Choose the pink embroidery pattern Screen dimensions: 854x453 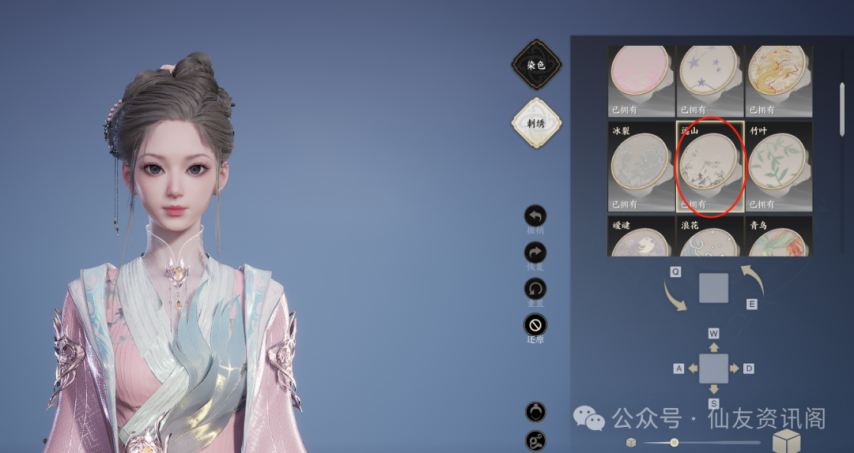[640, 78]
